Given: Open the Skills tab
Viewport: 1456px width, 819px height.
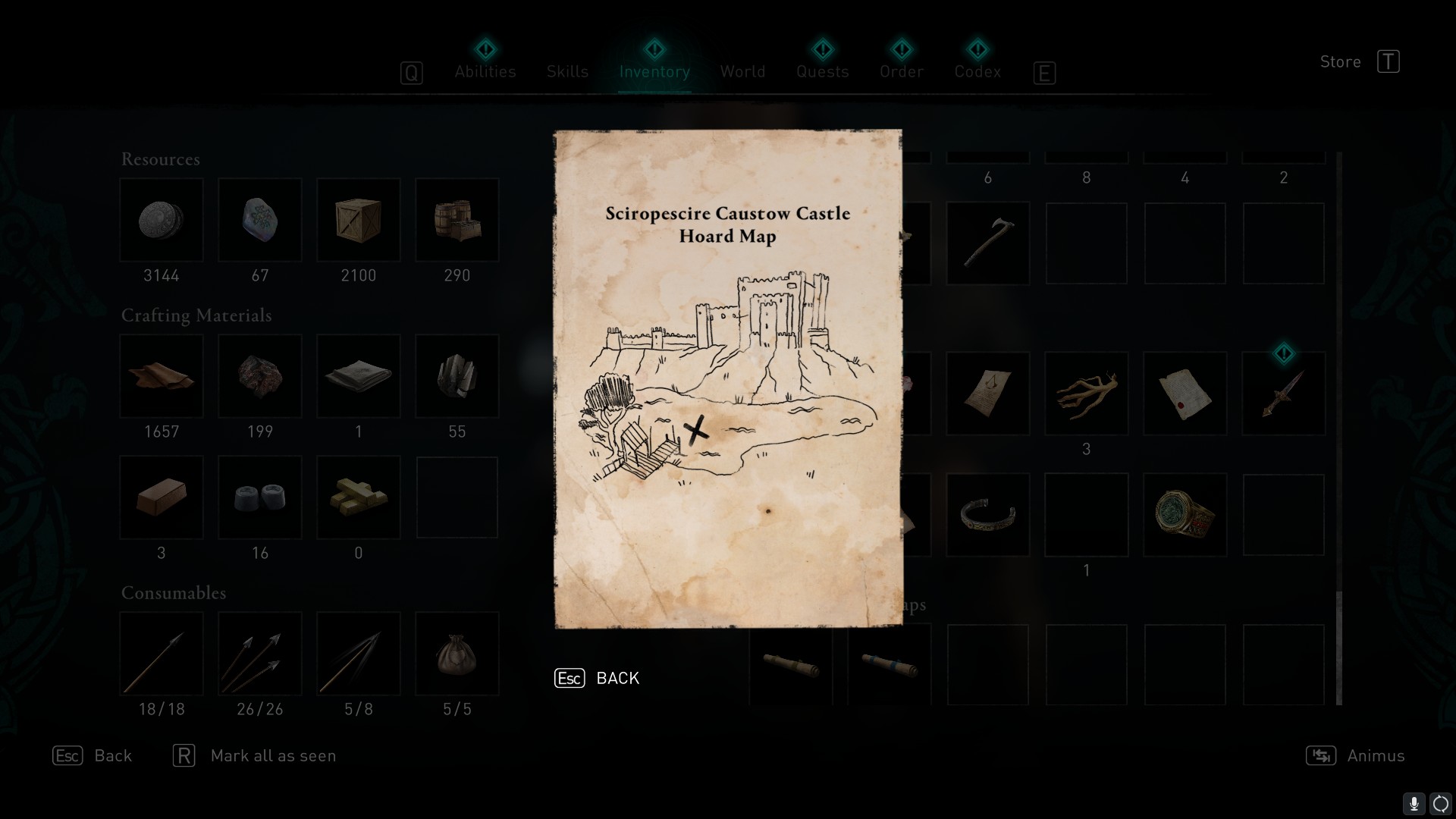Looking at the screenshot, I should point(567,71).
